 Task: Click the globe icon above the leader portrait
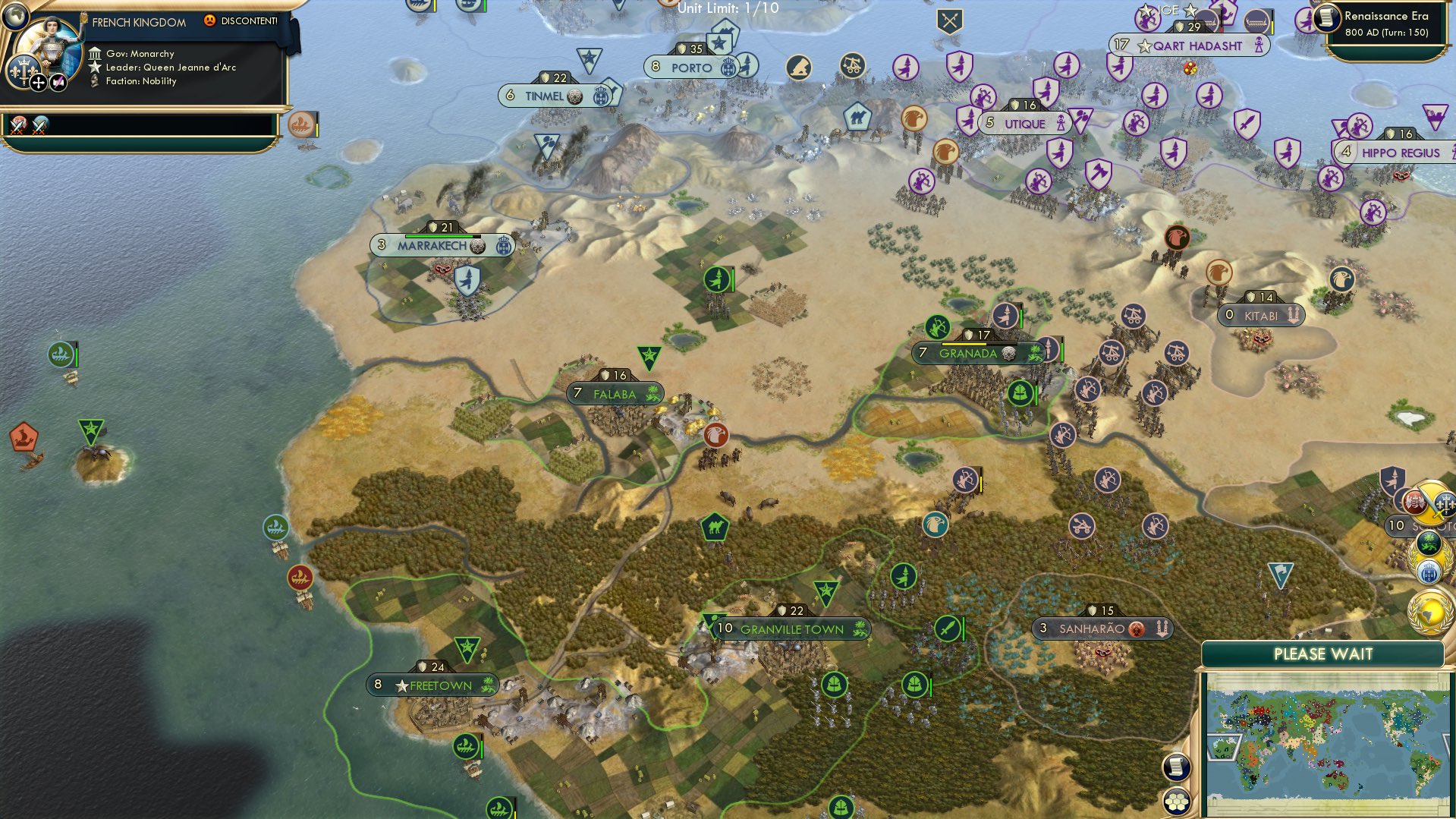pos(16,16)
